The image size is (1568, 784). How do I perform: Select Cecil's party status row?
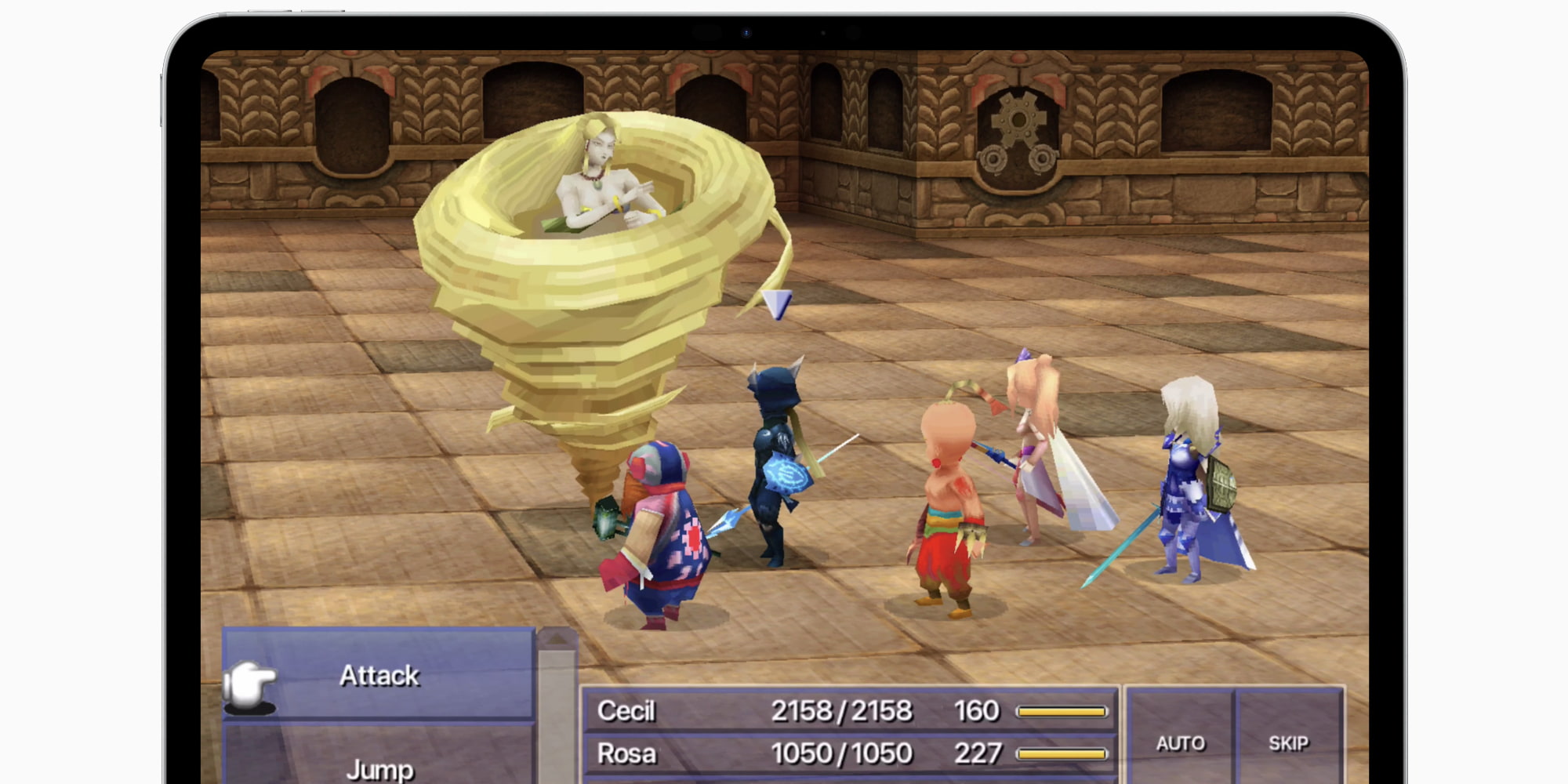pyautogui.click(x=850, y=711)
